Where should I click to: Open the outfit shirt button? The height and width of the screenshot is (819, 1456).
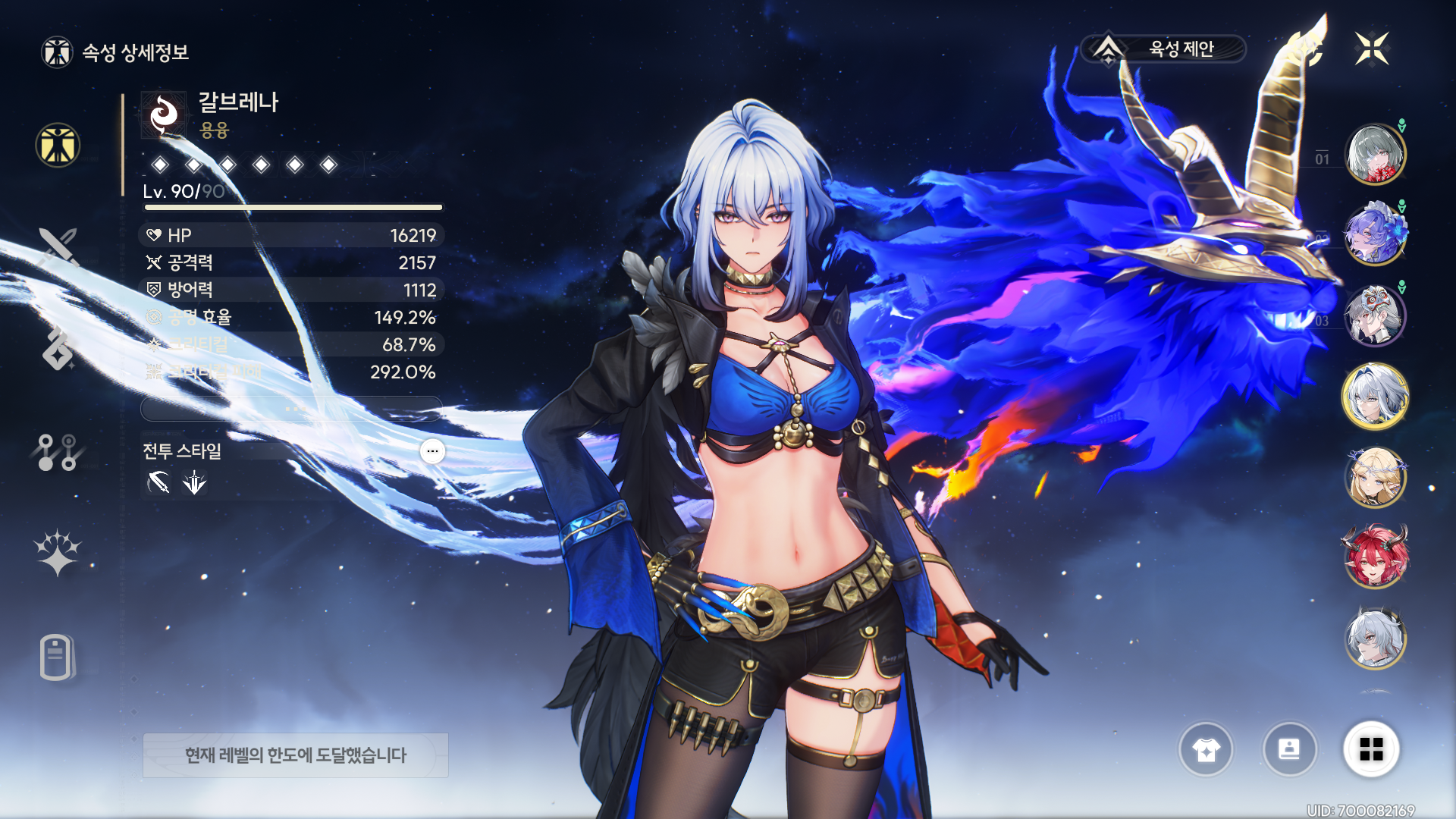click(x=1206, y=749)
